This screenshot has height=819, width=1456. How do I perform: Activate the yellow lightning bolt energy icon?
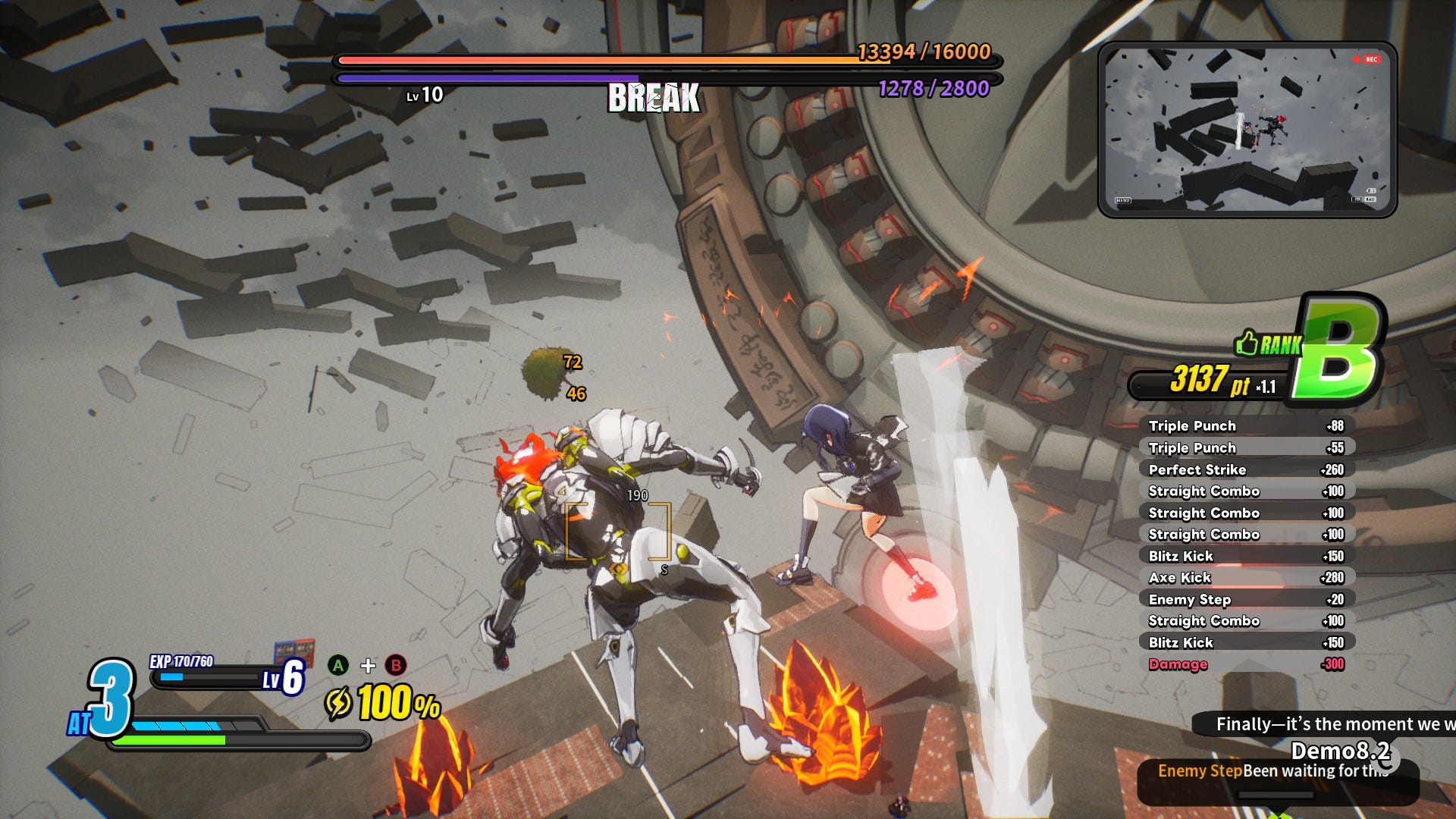(338, 703)
